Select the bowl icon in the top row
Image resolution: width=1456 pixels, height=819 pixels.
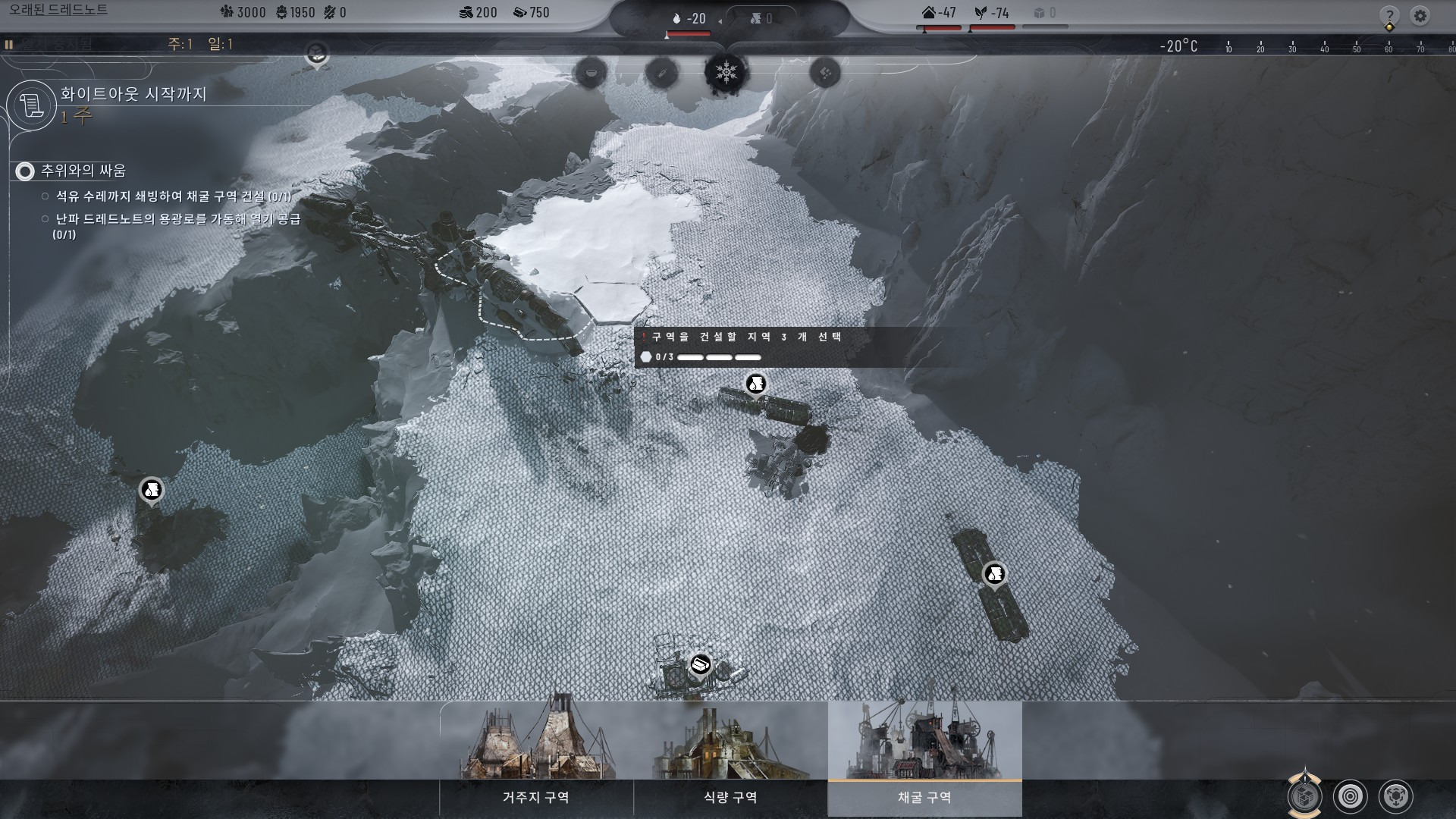(591, 73)
